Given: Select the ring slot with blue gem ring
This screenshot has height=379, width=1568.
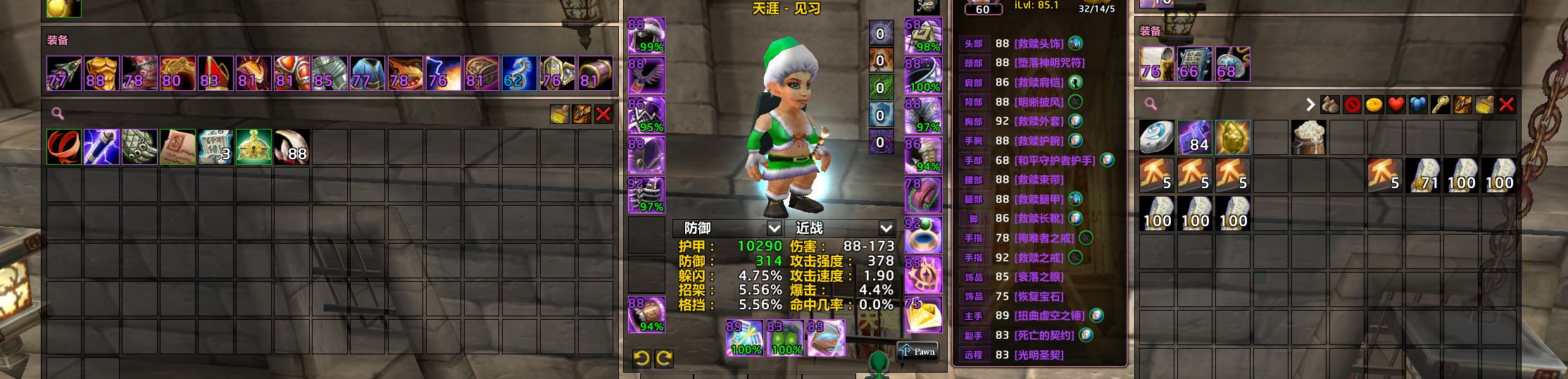Looking at the screenshot, I should coord(923,235).
